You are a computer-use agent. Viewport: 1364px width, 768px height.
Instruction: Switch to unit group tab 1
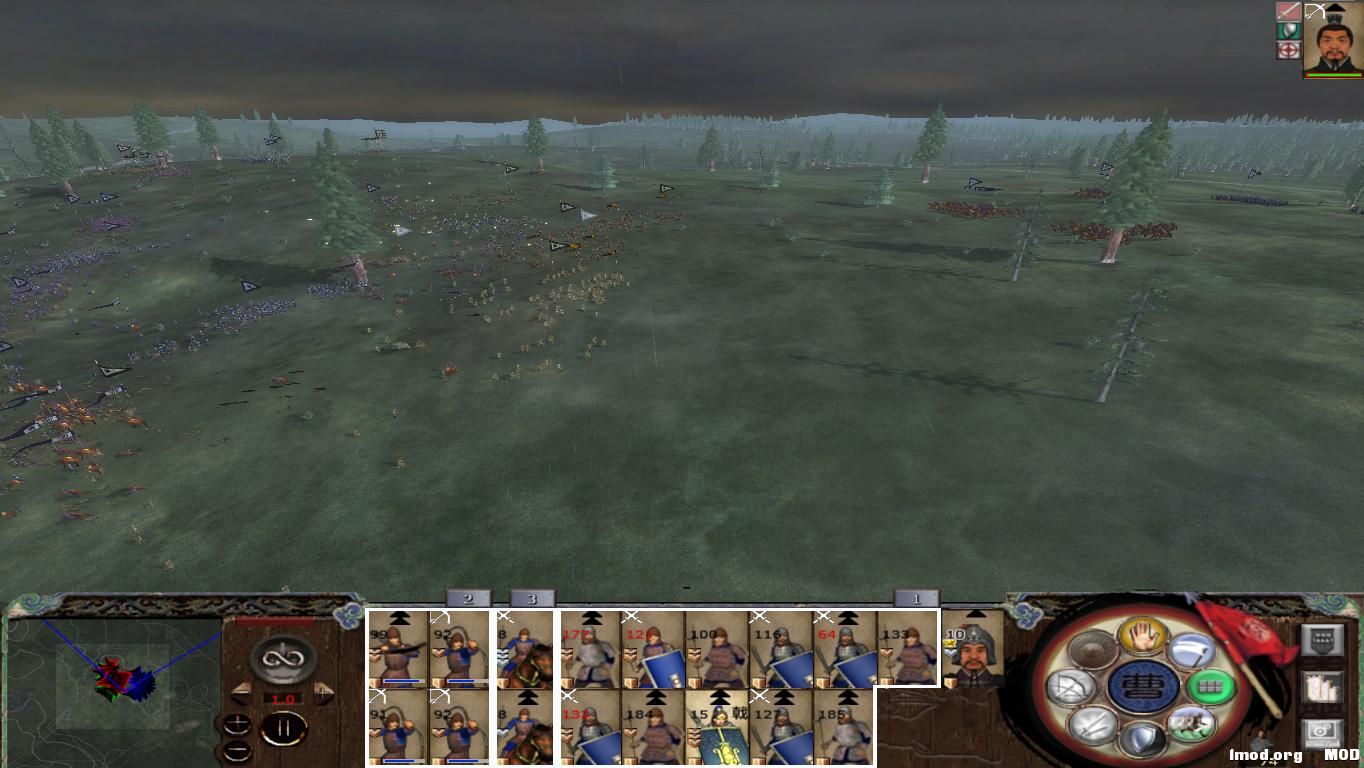click(916, 598)
